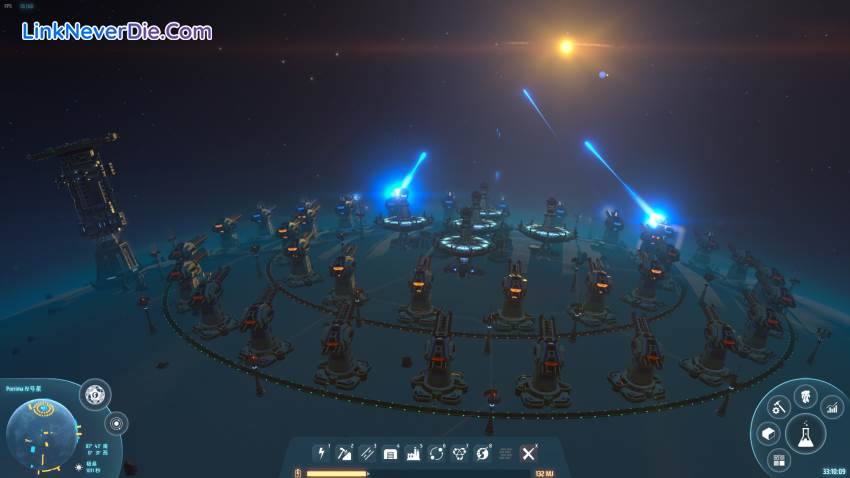Open the power build category
The height and width of the screenshot is (478, 850).
point(321,453)
